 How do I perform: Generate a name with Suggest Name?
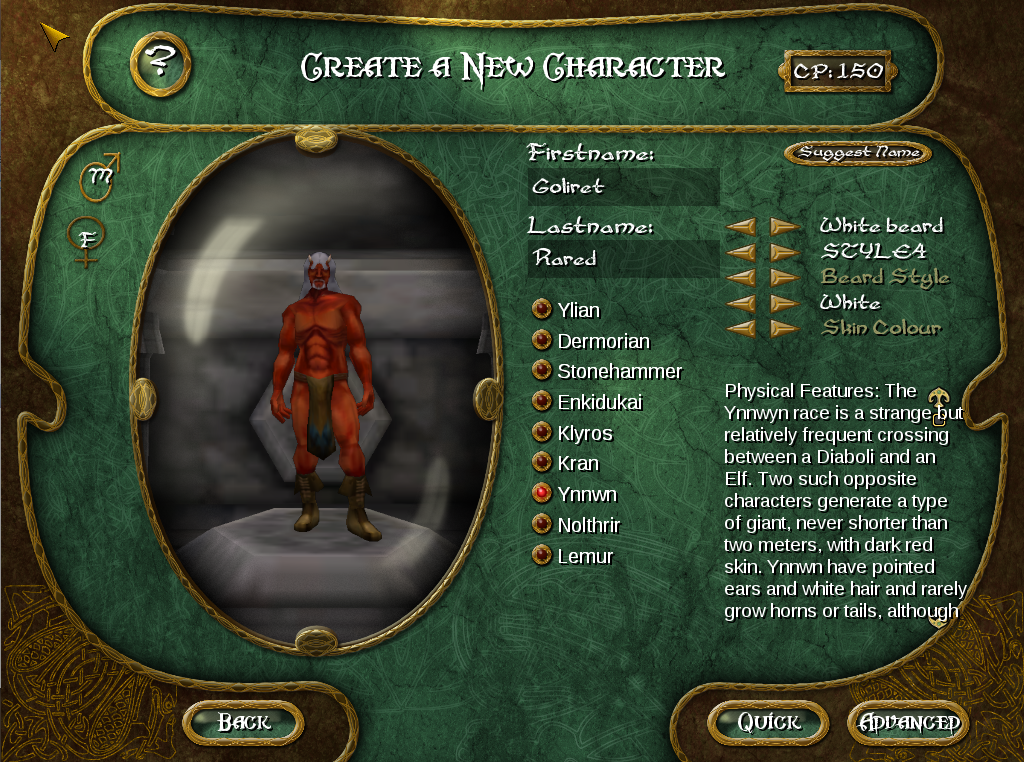(x=857, y=153)
